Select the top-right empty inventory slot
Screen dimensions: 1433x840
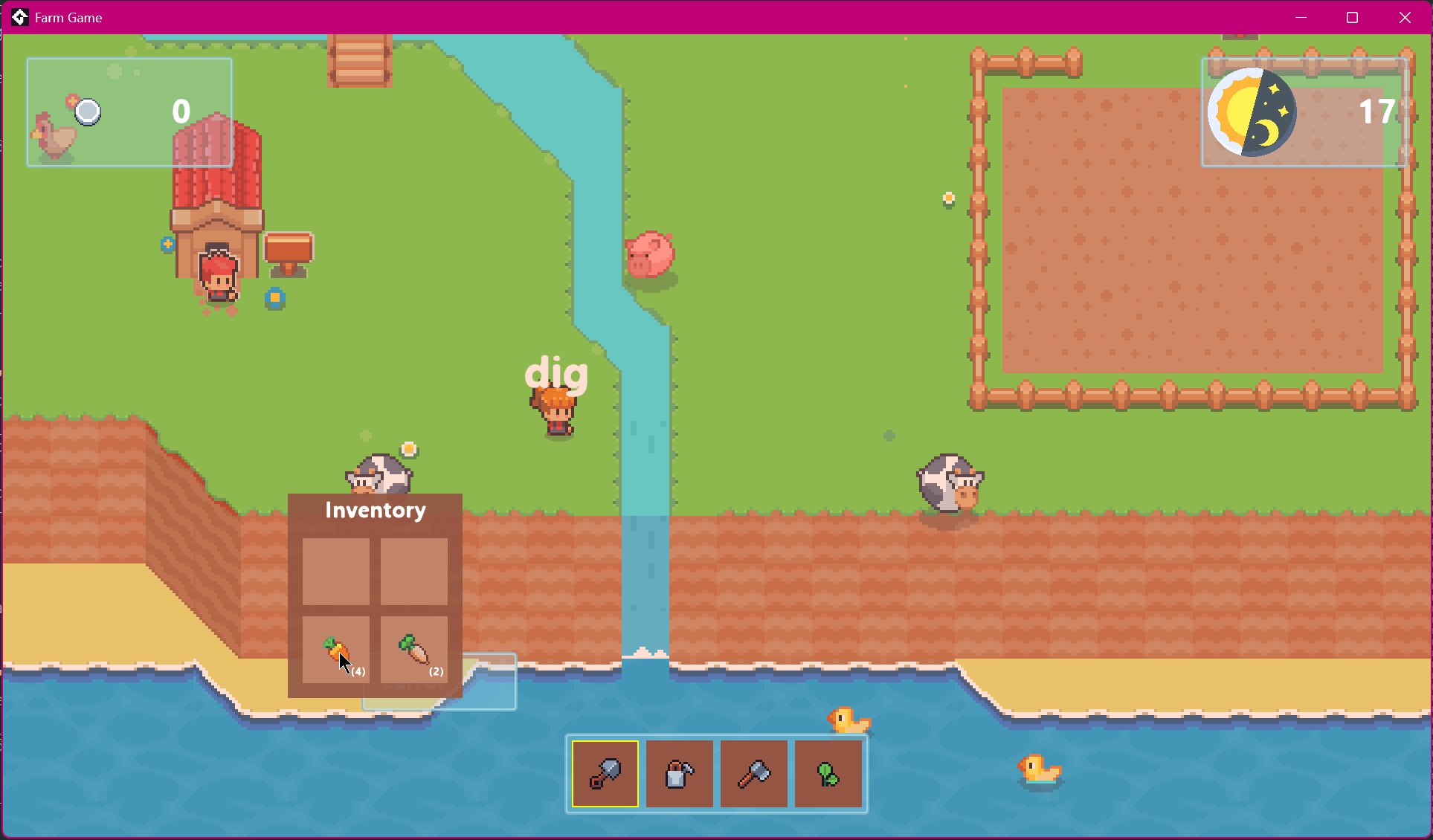pos(414,572)
